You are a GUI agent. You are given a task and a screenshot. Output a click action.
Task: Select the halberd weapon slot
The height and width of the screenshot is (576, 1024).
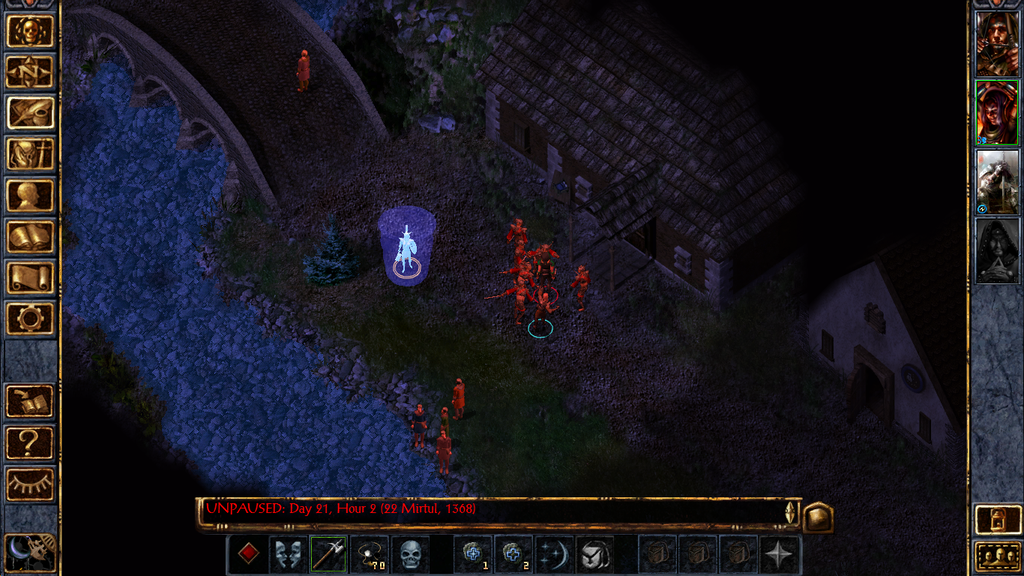[328, 554]
